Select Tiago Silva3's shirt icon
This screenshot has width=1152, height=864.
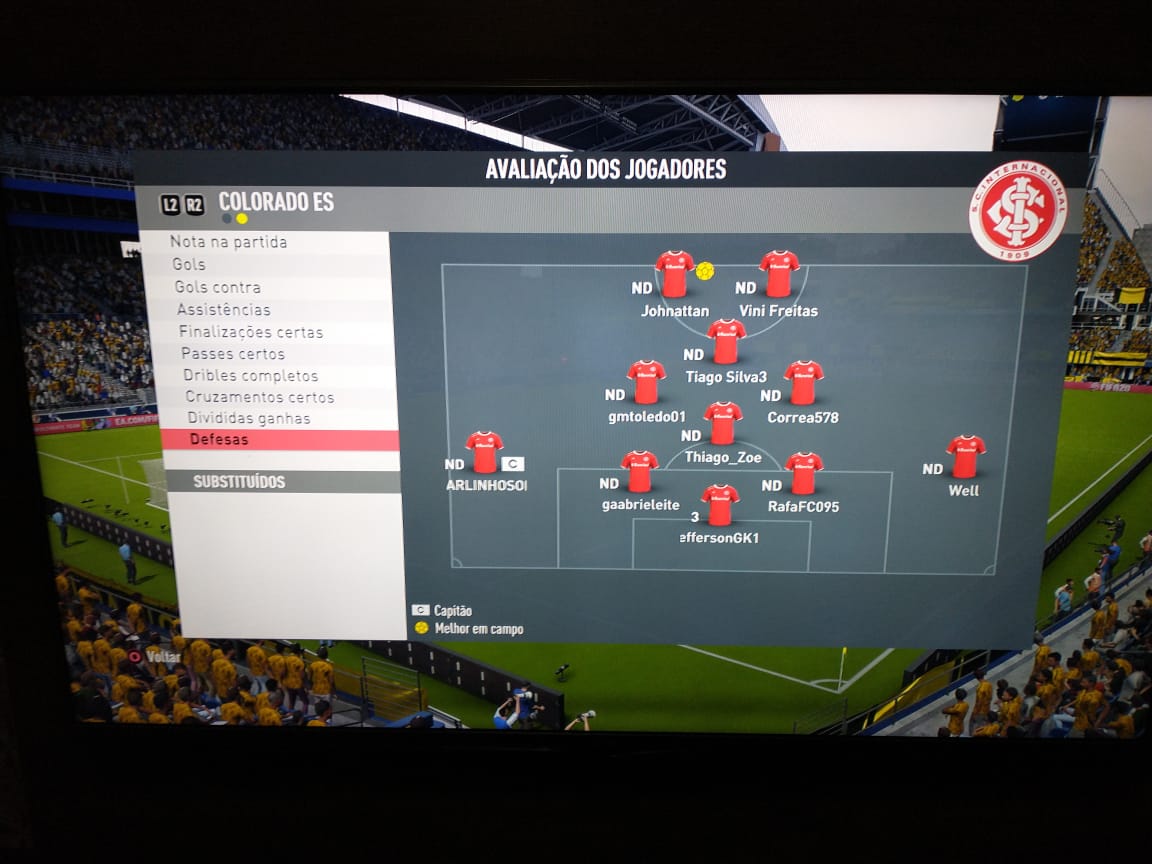(726, 341)
